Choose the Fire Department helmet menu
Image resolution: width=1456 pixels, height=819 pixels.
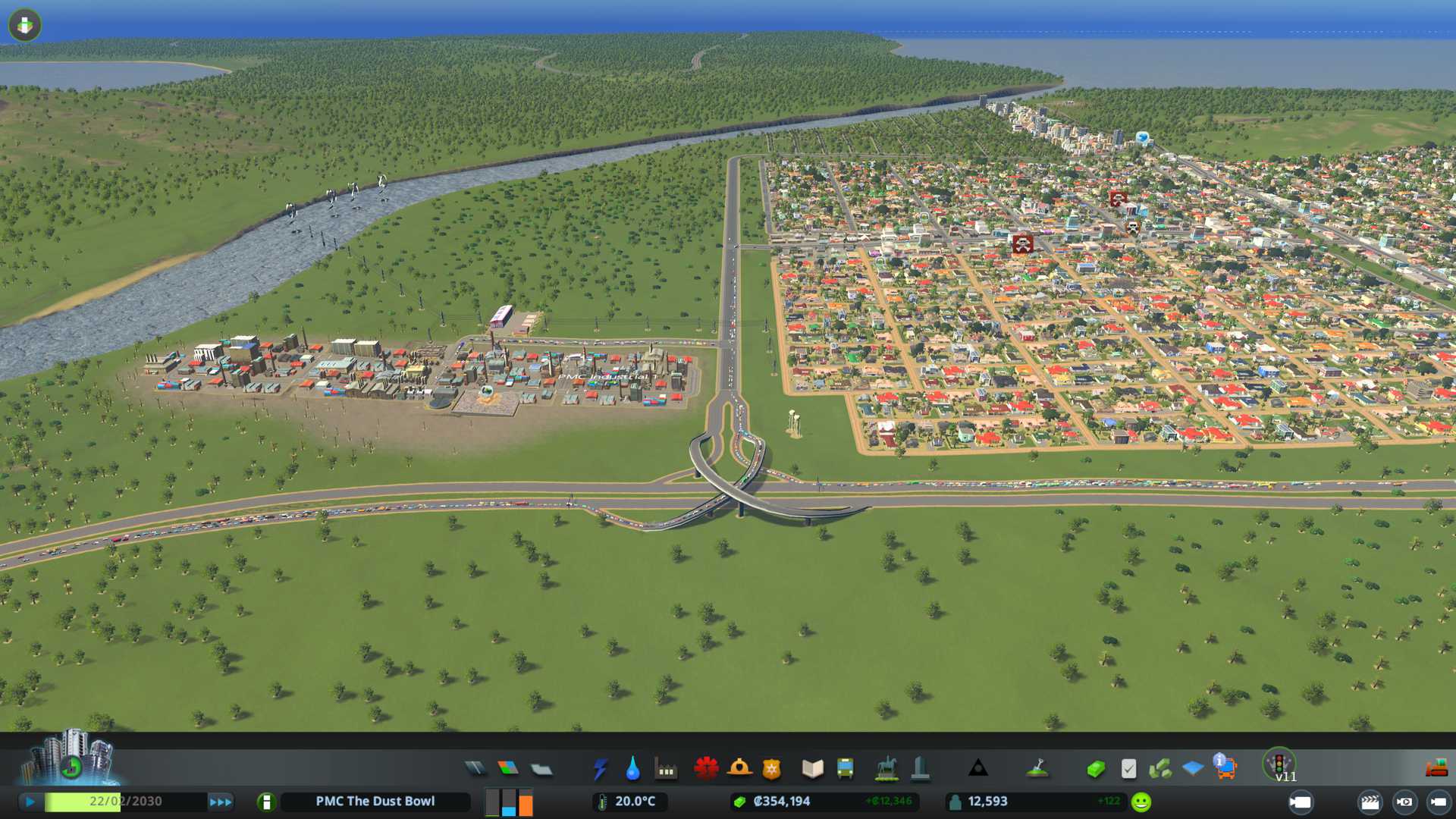point(739,769)
